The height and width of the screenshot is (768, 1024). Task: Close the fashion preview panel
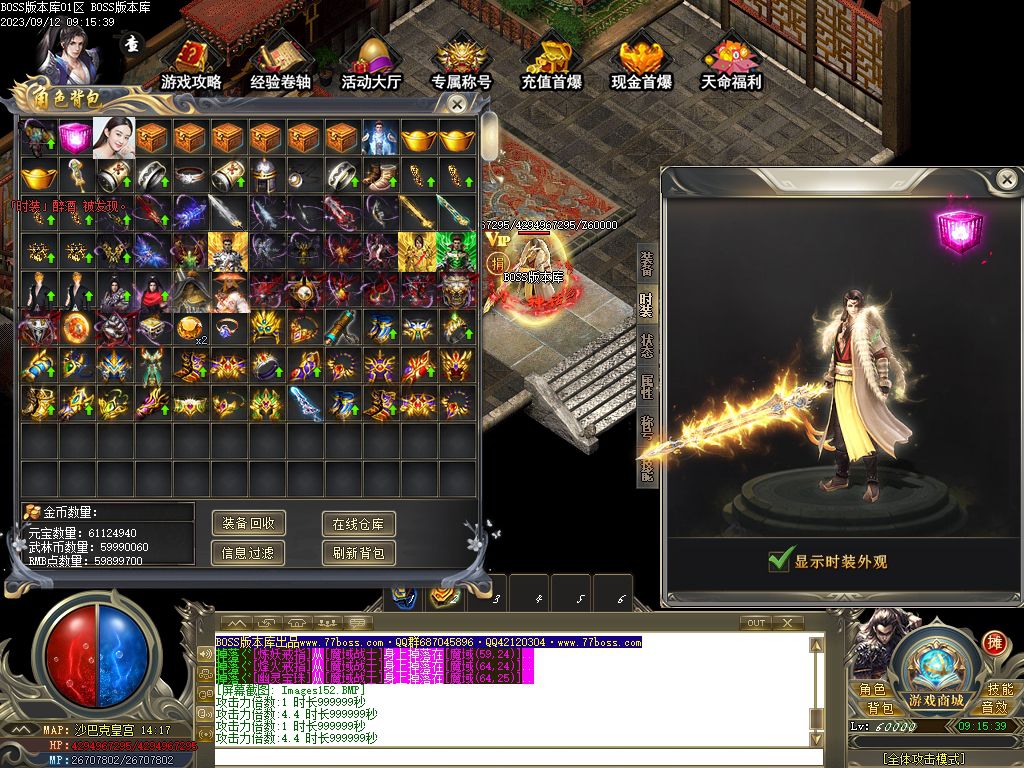pos(1006,180)
